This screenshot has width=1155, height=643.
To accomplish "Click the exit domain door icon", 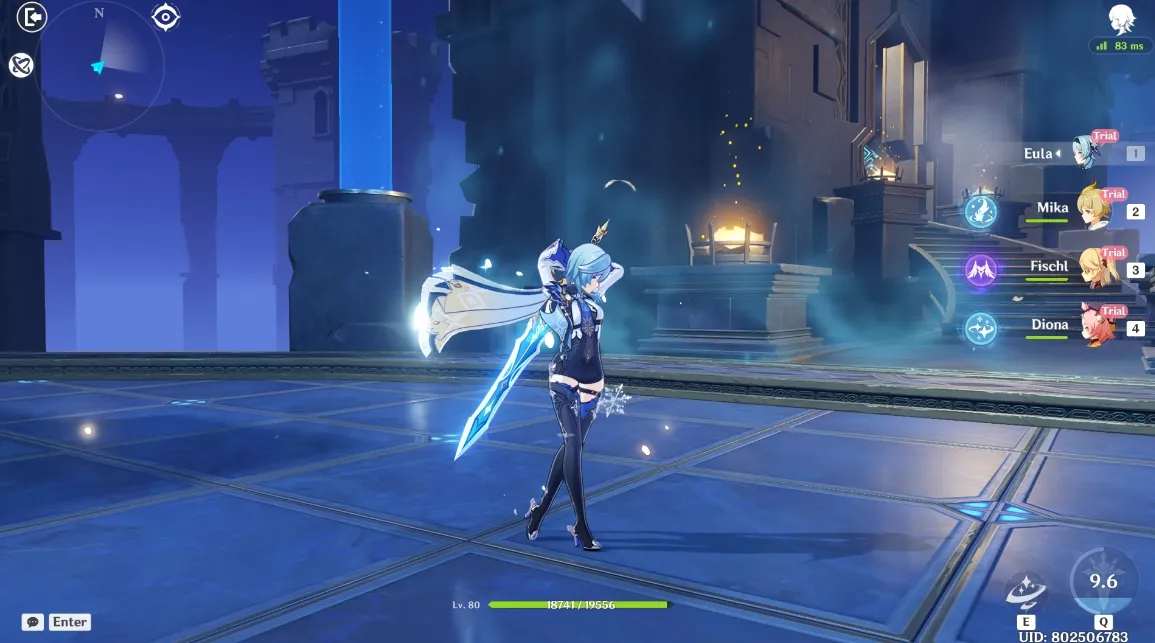I will pos(32,17).
